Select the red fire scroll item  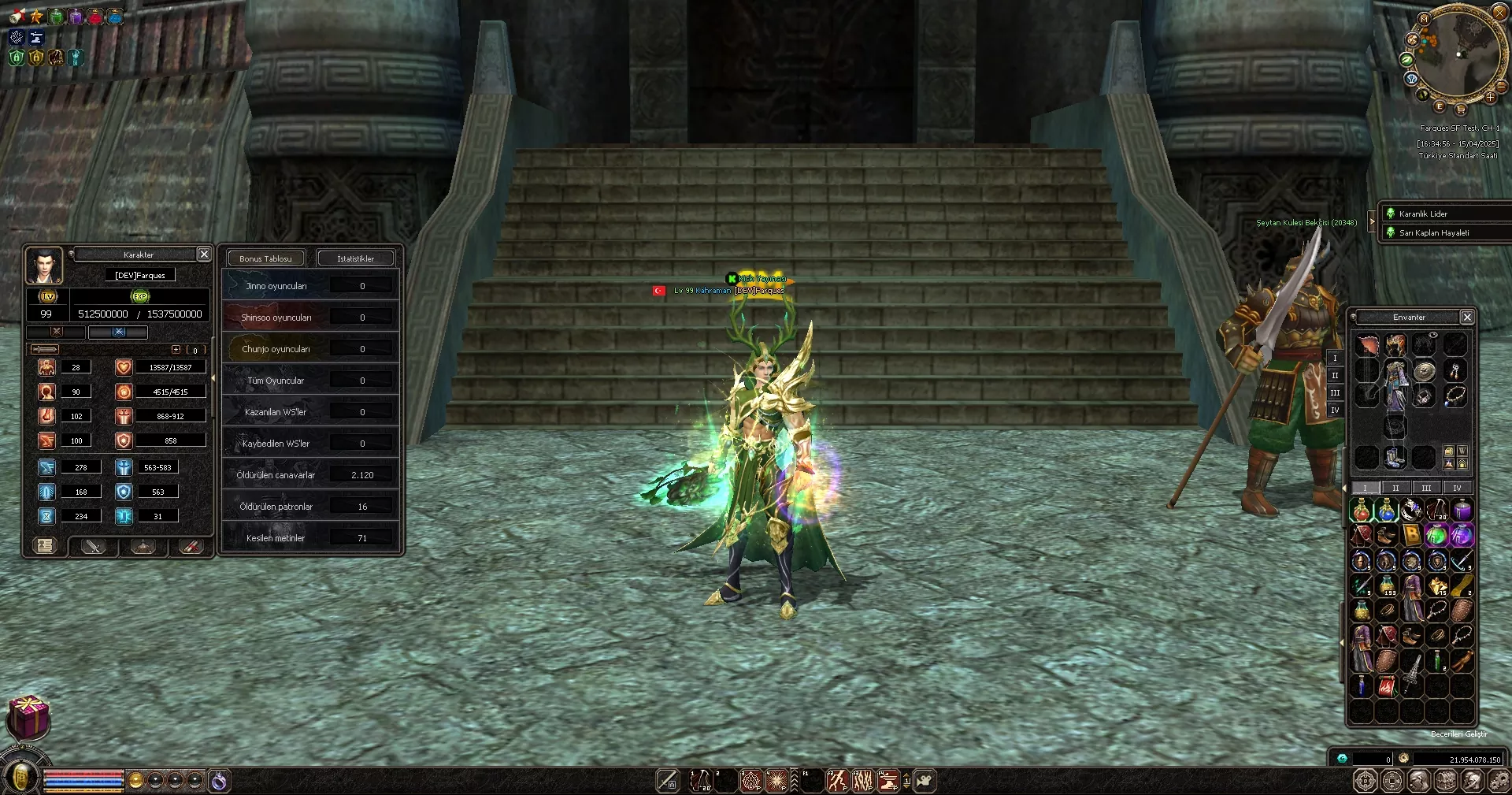click(x=1386, y=686)
